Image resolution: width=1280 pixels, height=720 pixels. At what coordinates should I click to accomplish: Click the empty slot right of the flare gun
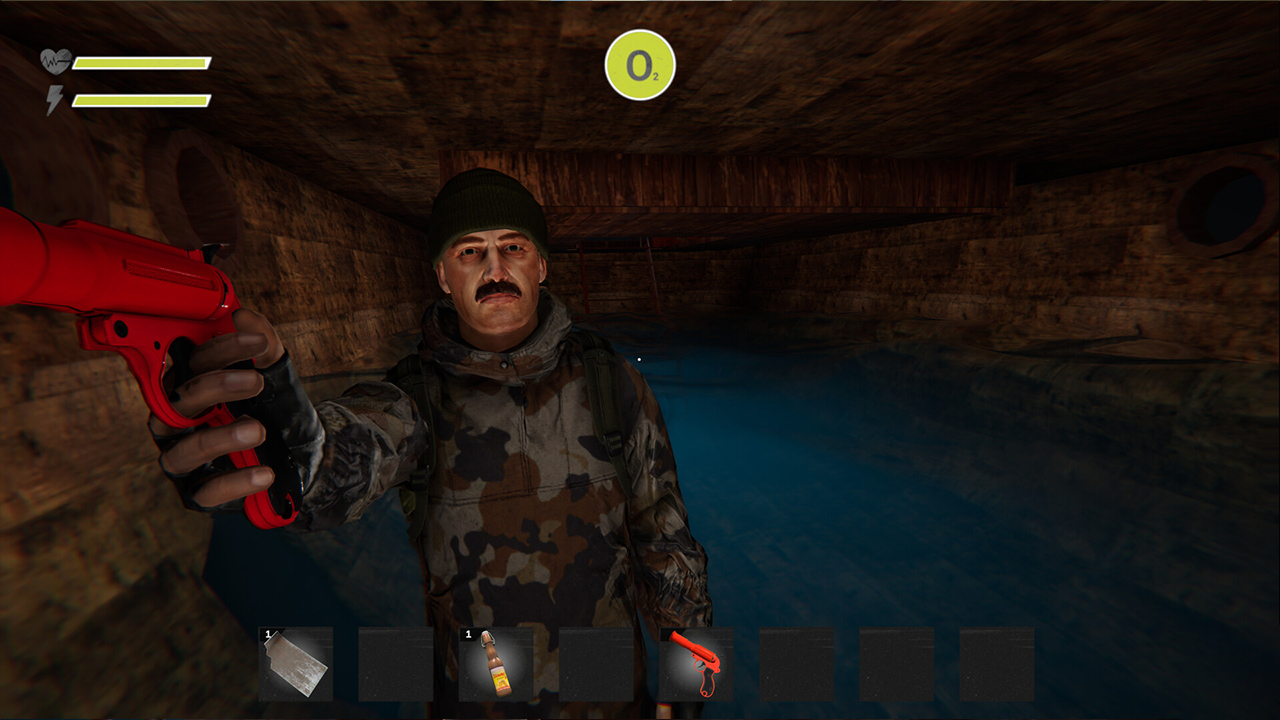[x=795, y=665]
